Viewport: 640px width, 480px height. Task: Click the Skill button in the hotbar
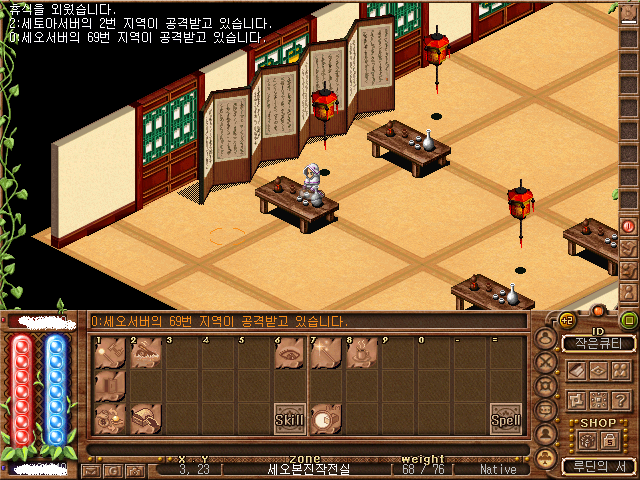tap(289, 420)
